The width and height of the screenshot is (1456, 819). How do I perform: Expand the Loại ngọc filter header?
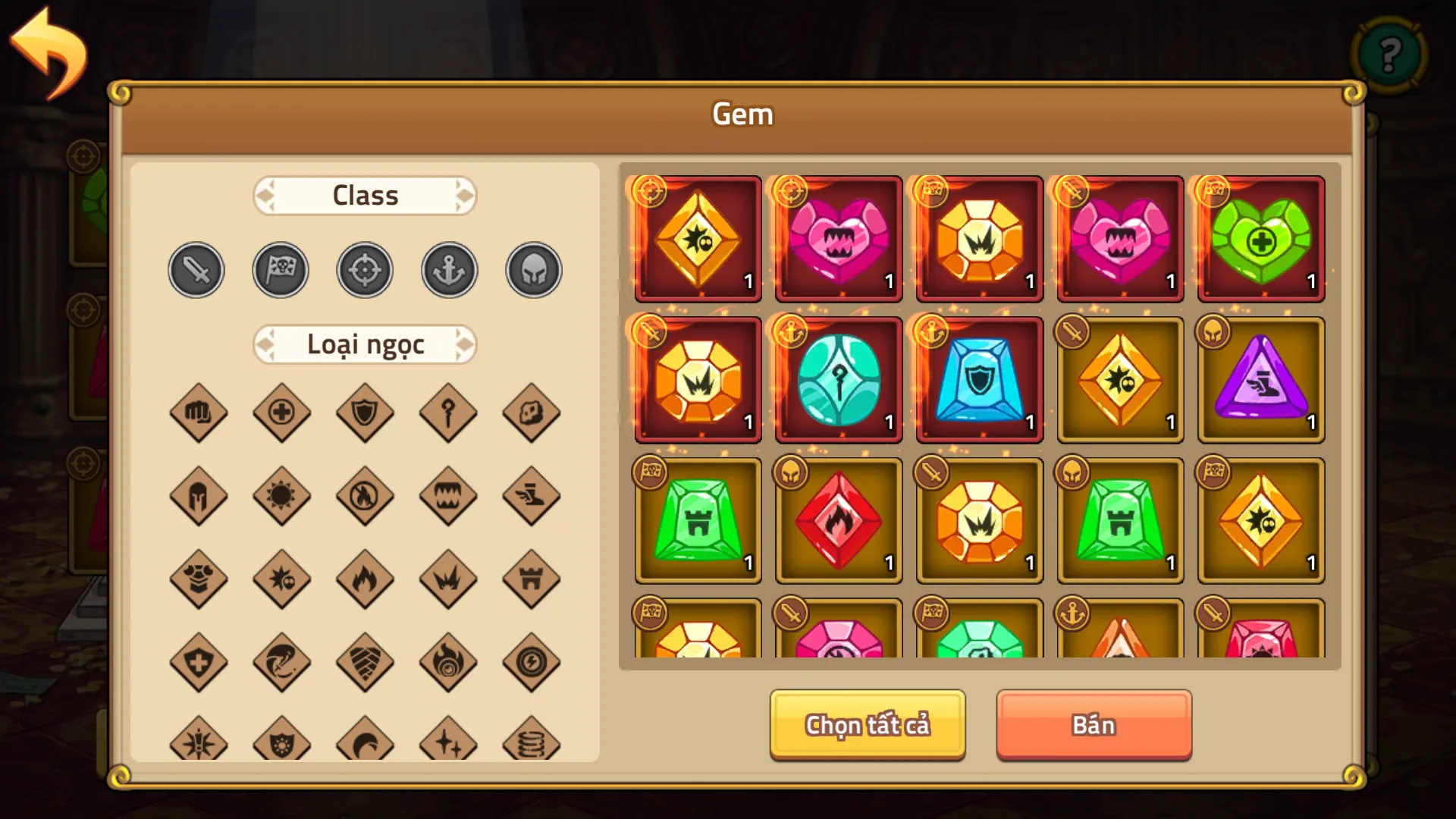pyautogui.click(x=365, y=344)
